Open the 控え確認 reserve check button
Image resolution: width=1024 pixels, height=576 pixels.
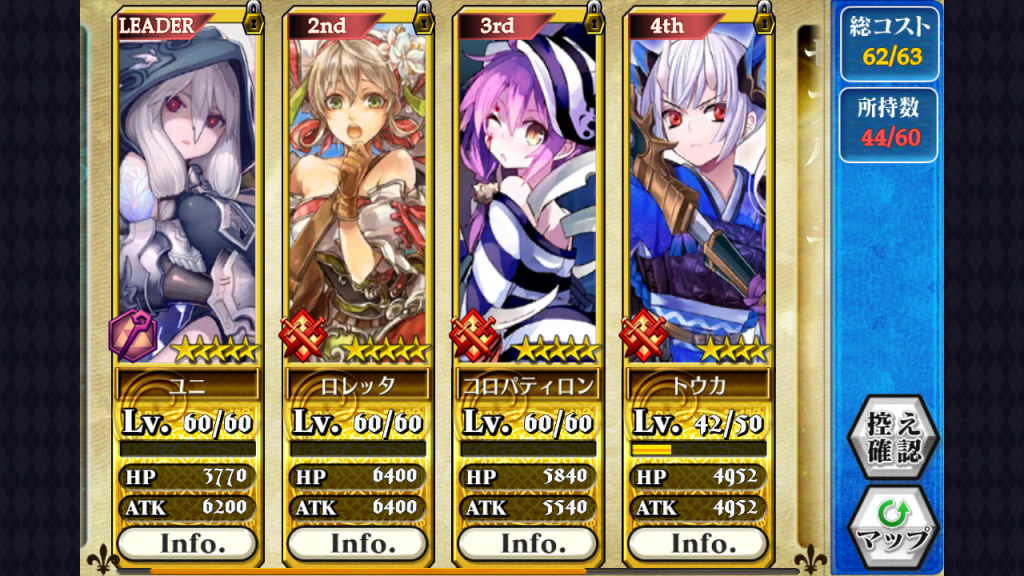892,437
